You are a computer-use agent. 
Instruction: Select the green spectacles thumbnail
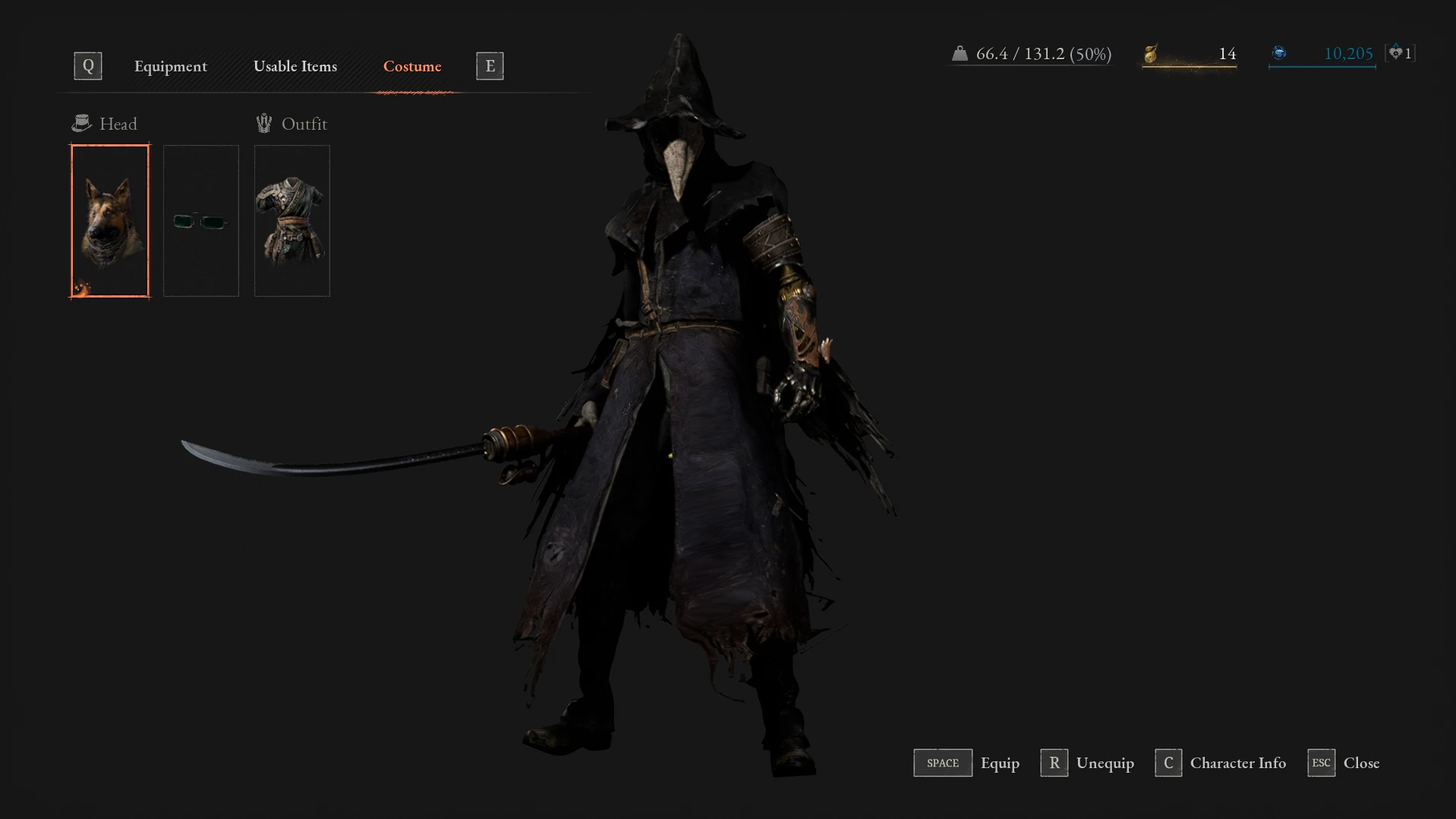pyautogui.click(x=200, y=220)
